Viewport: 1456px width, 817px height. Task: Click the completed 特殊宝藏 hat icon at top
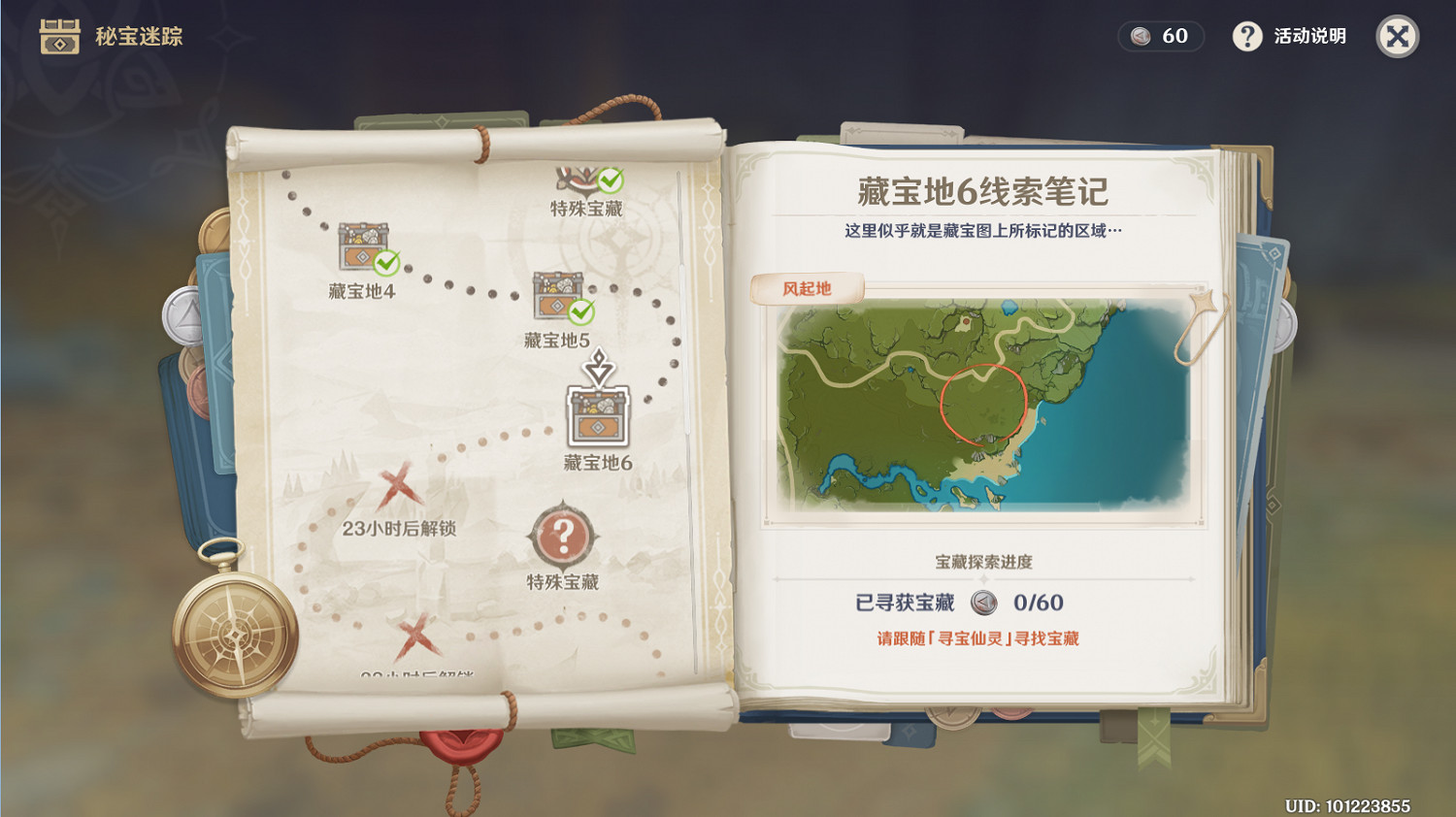coord(579,180)
